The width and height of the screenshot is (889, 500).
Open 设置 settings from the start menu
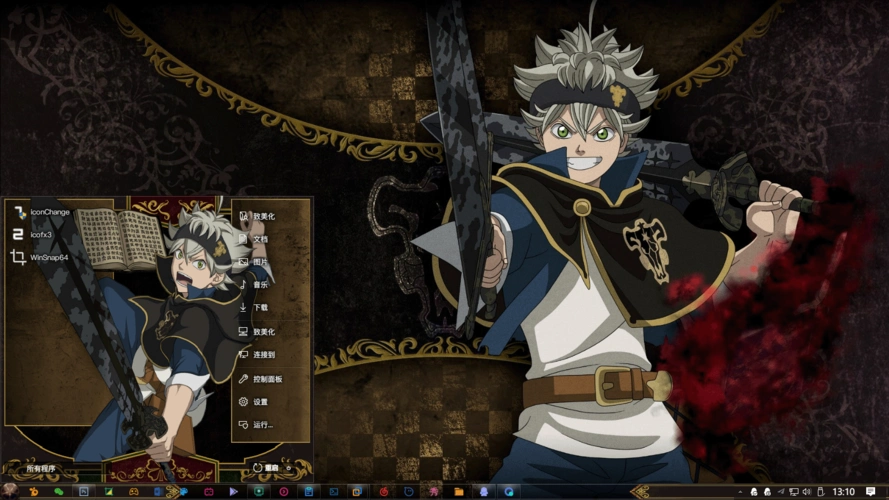(x=260, y=402)
